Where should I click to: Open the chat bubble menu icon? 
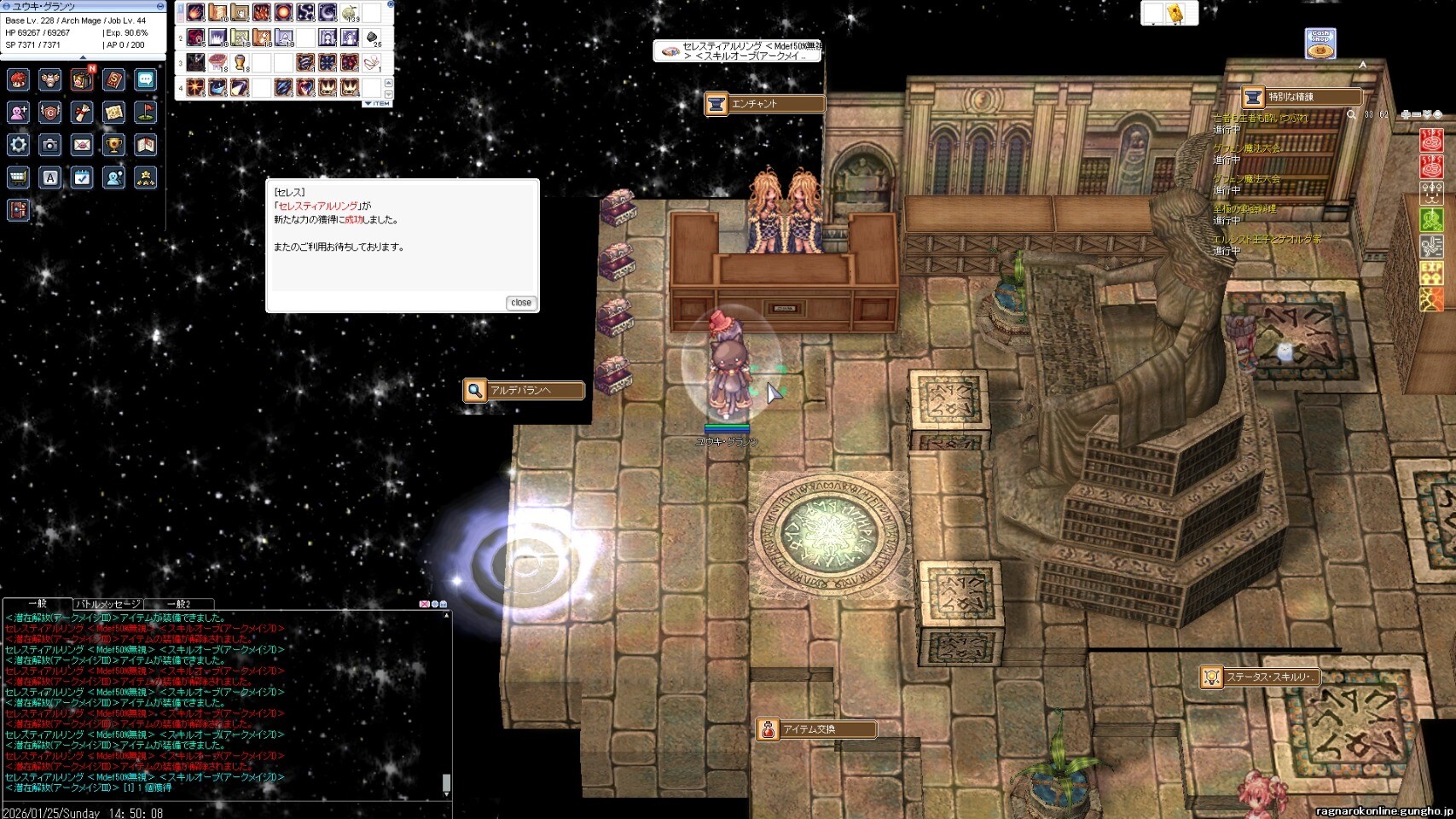146,79
